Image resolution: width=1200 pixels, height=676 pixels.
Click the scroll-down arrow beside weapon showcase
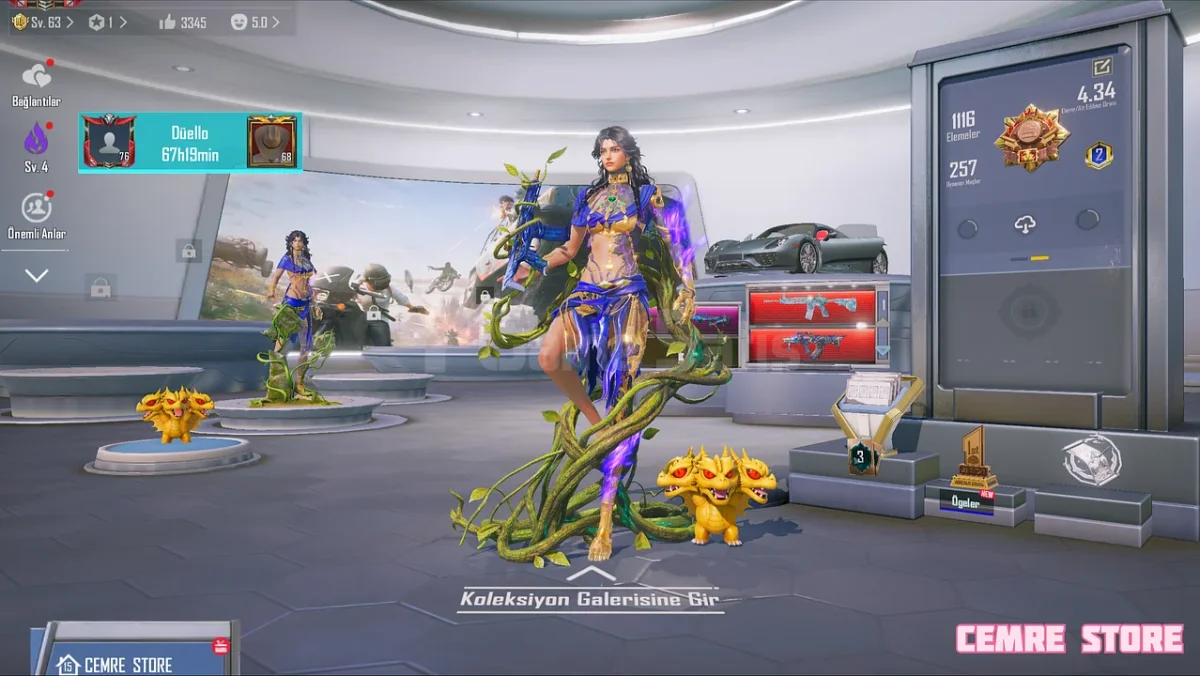(882, 351)
